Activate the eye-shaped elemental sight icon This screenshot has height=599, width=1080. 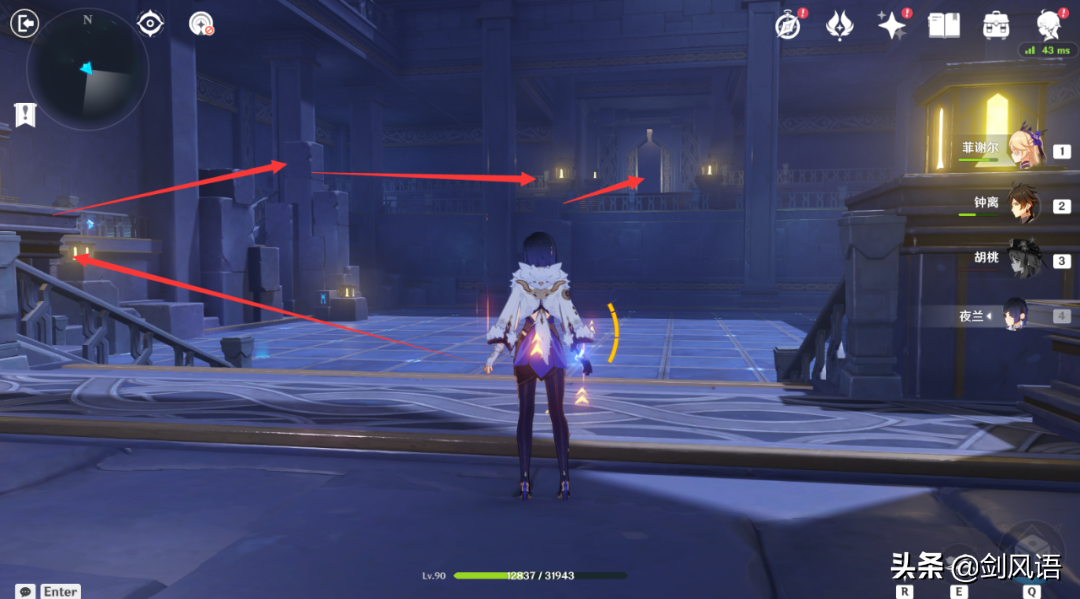pyautogui.click(x=150, y=23)
